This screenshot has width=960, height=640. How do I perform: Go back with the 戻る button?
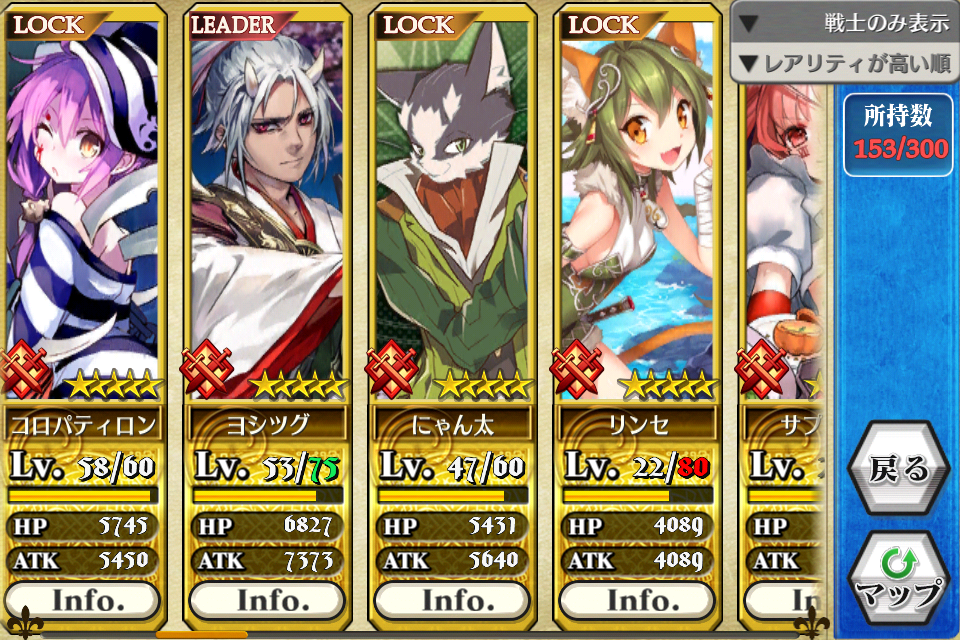899,469
